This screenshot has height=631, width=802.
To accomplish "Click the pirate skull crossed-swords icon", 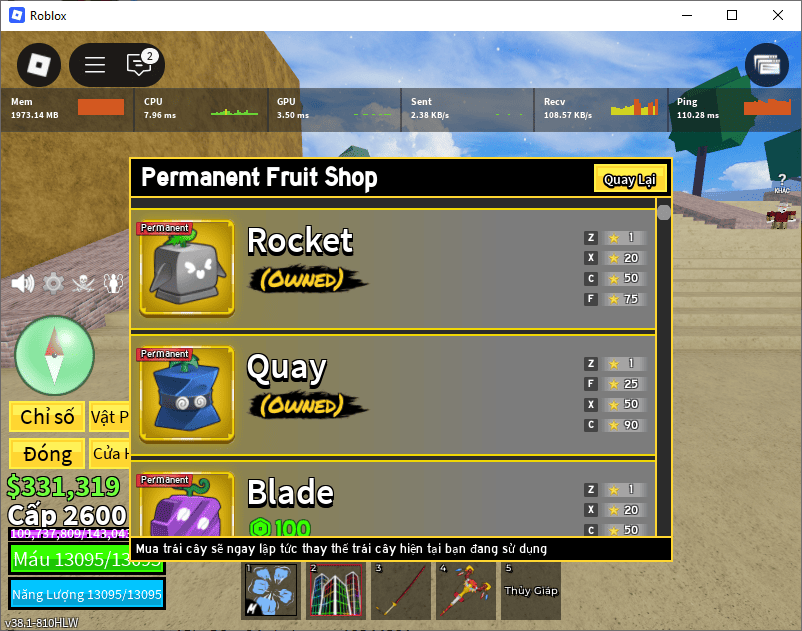I will tap(85, 283).
